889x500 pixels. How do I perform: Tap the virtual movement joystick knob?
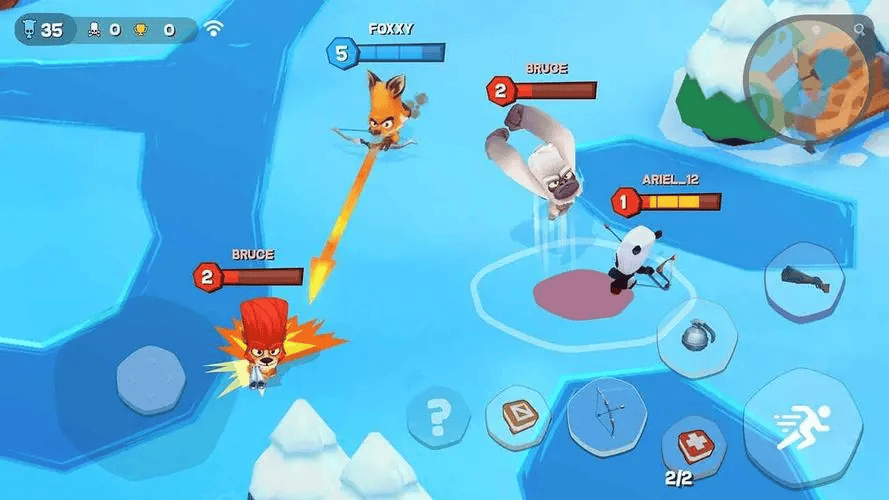click(152, 381)
